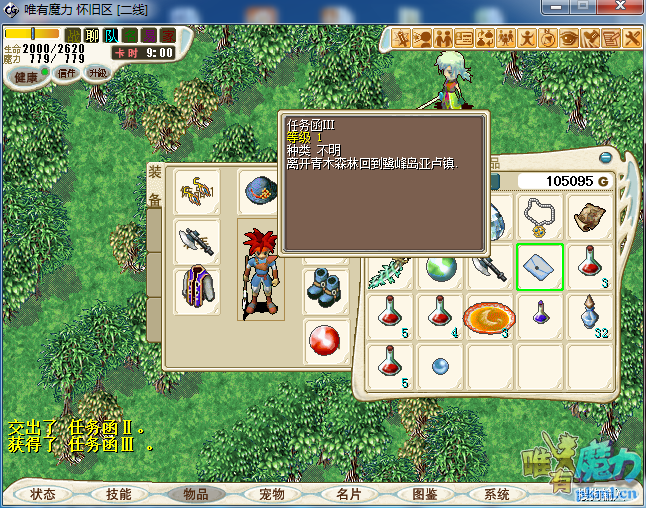Screen dimensions: 646x508
Task: Select the orange swirl disc item
Action: pyautogui.click(x=489, y=316)
